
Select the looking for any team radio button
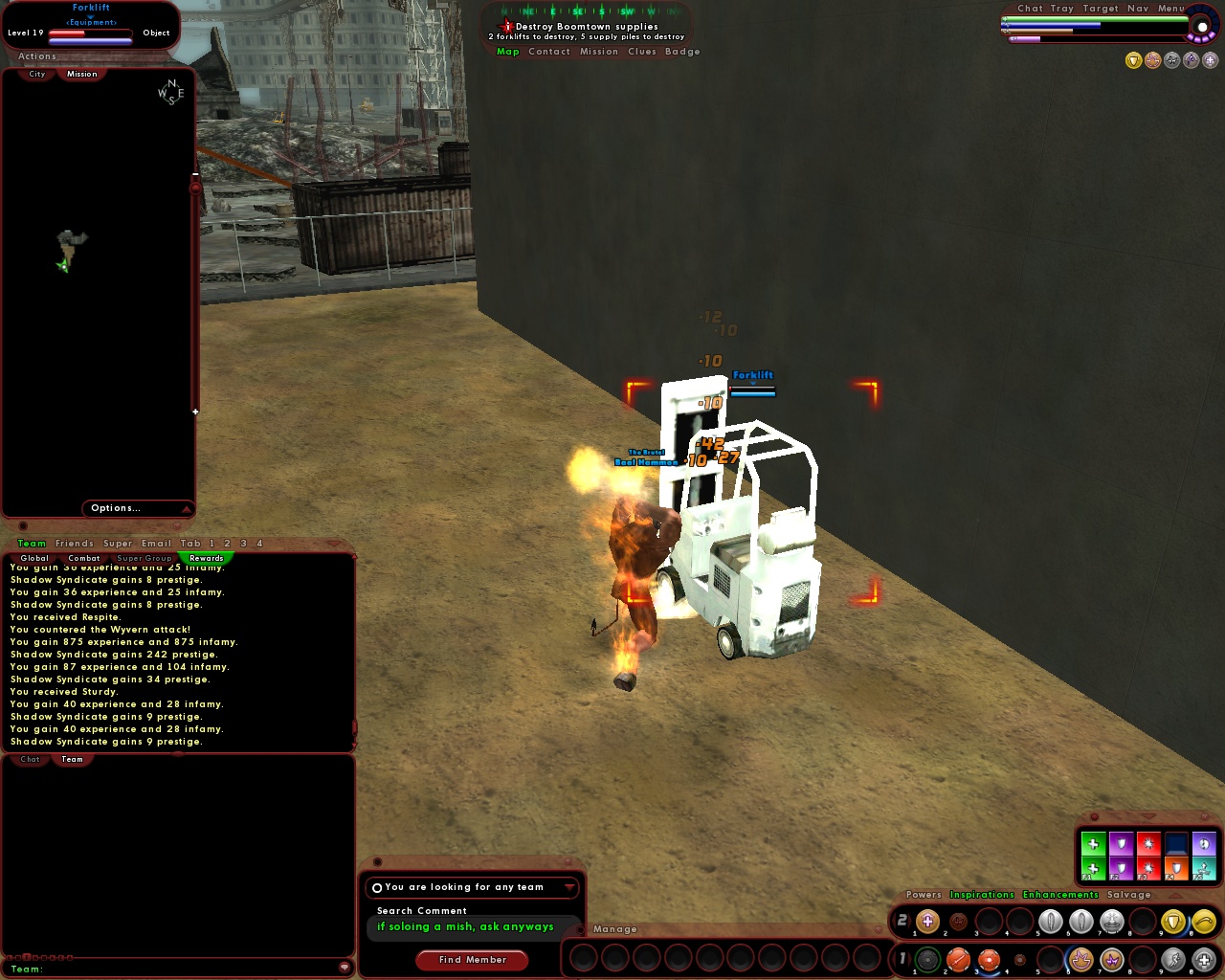point(377,887)
